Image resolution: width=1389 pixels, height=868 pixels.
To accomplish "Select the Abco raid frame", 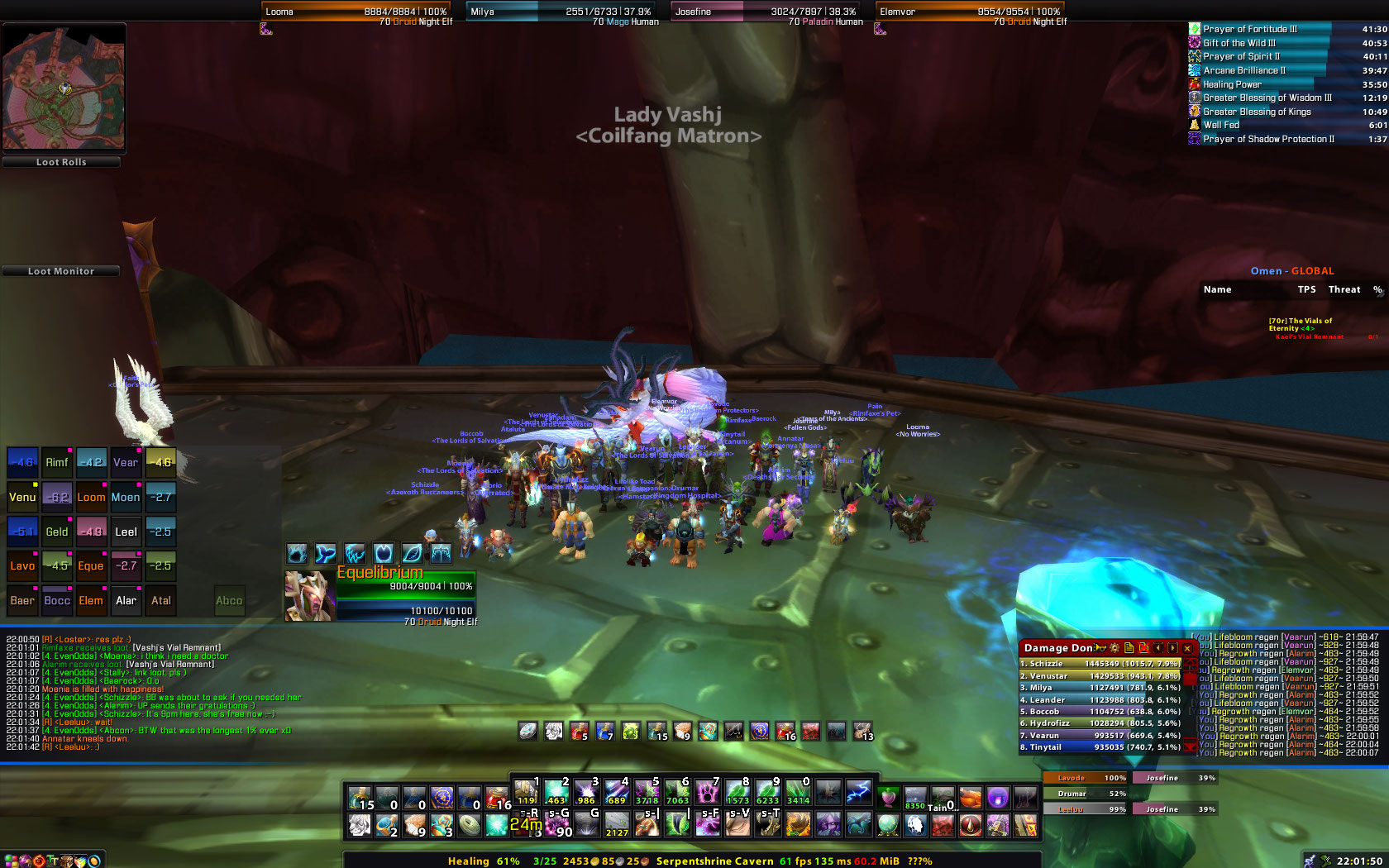I will click(229, 601).
